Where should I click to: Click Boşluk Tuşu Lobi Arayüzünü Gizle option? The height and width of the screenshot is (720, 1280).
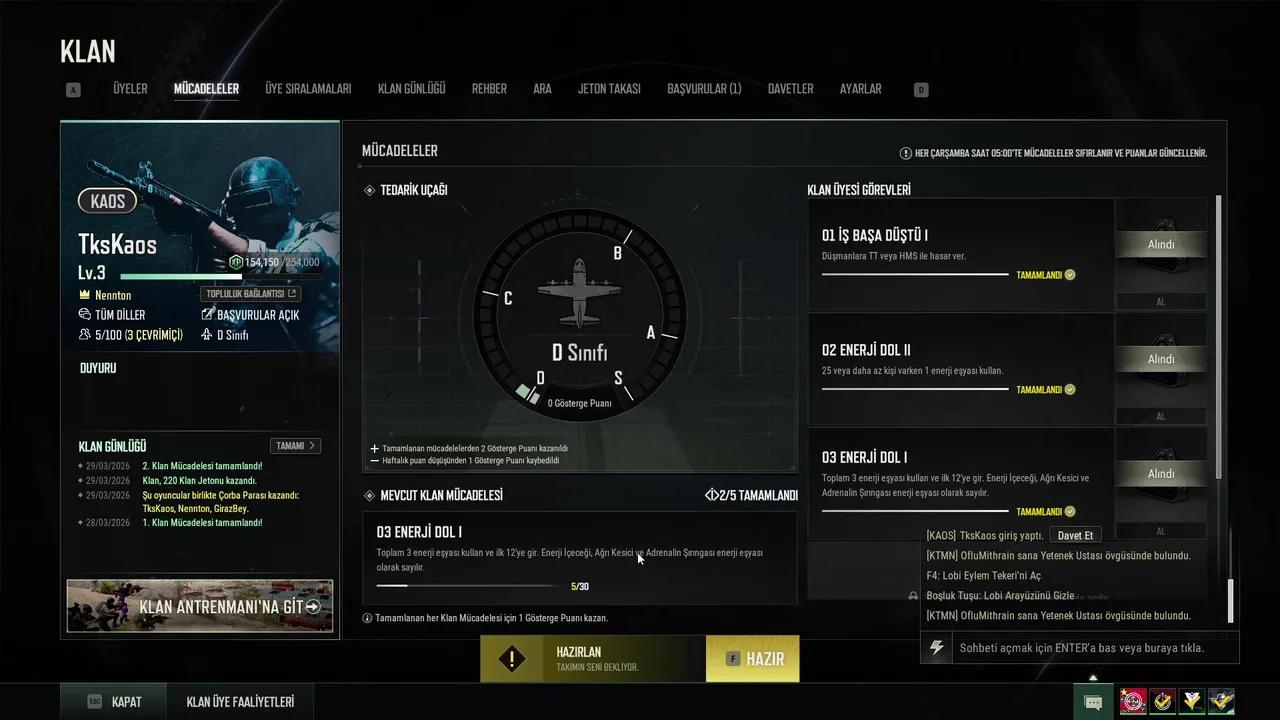click(x=1000, y=595)
